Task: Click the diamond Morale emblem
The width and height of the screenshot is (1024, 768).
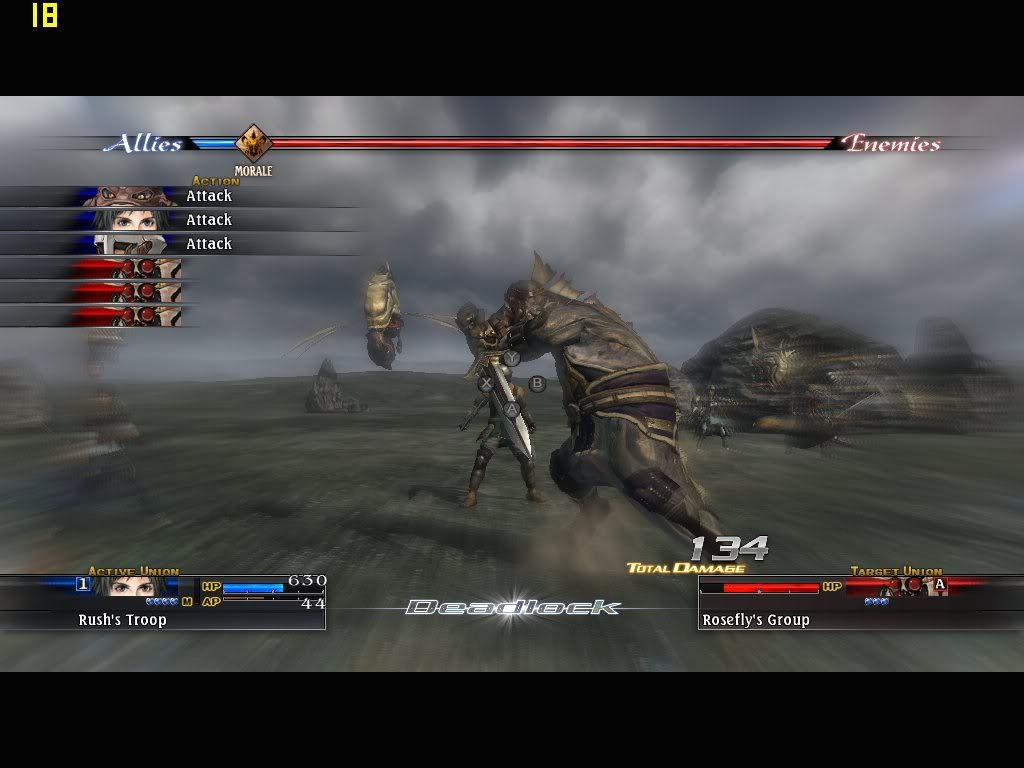Action: pyautogui.click(x=253, y=143)
